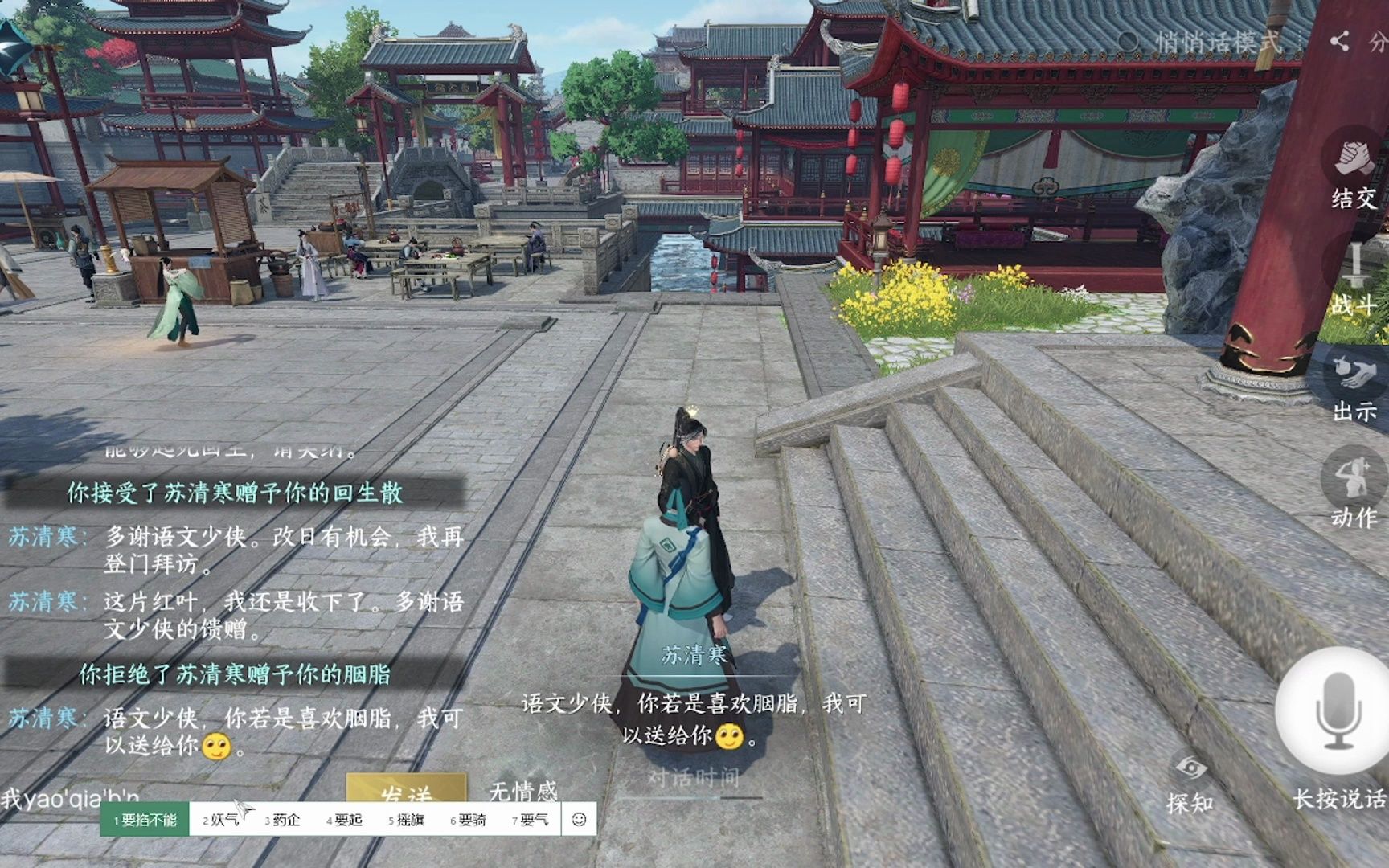1389x868 pixels.
Task: Pick IME candidate 药企
Action: point(282,820)
